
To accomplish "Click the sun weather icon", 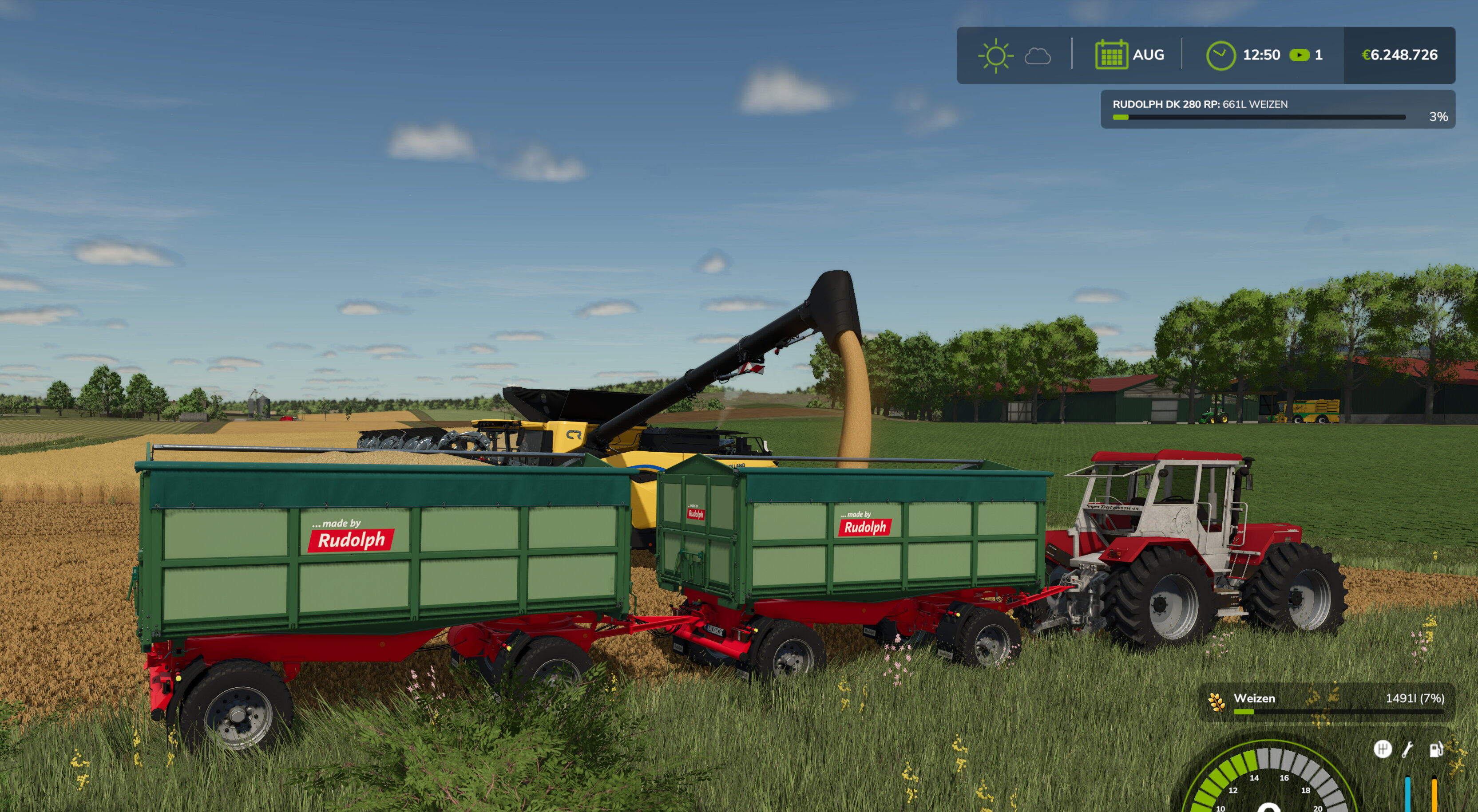I will point(995,55).
